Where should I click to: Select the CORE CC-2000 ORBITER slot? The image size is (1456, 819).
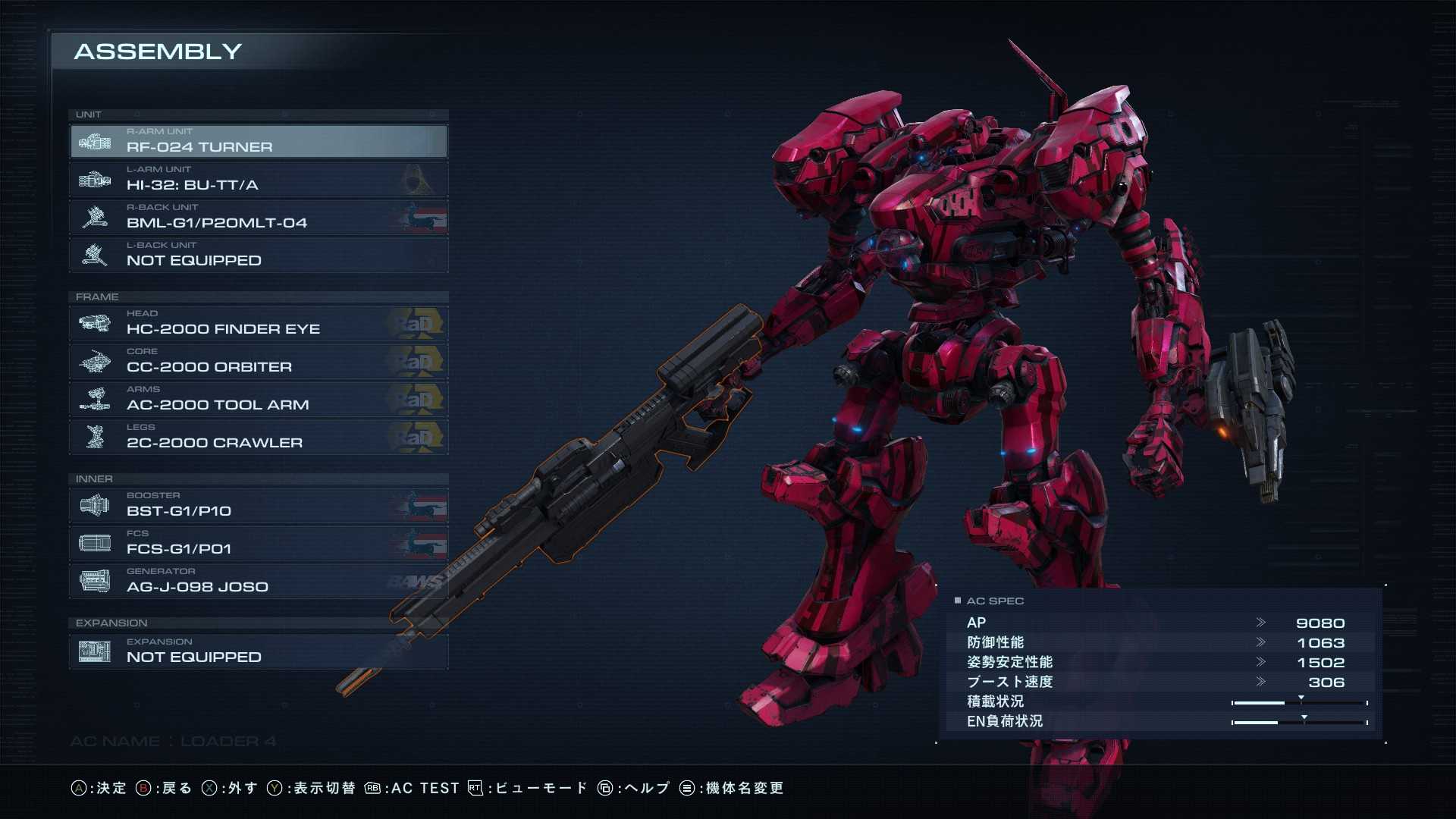(x=258, y=362)
